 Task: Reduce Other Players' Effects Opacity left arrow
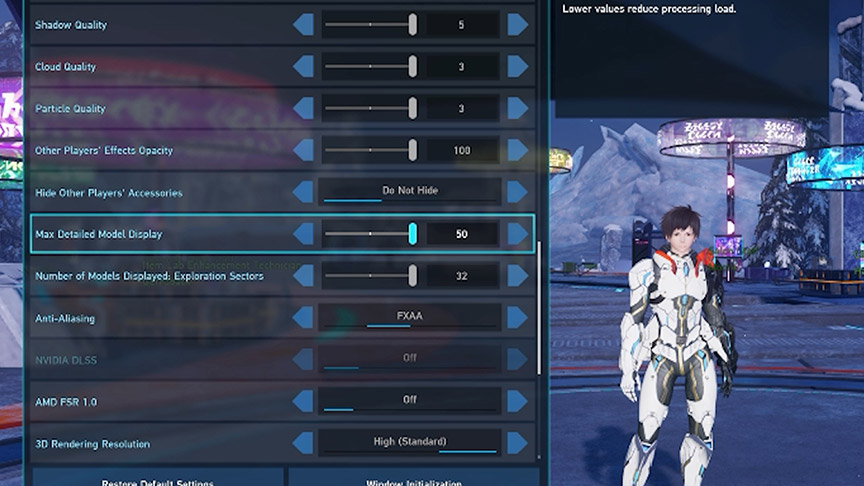click(303, 150)
